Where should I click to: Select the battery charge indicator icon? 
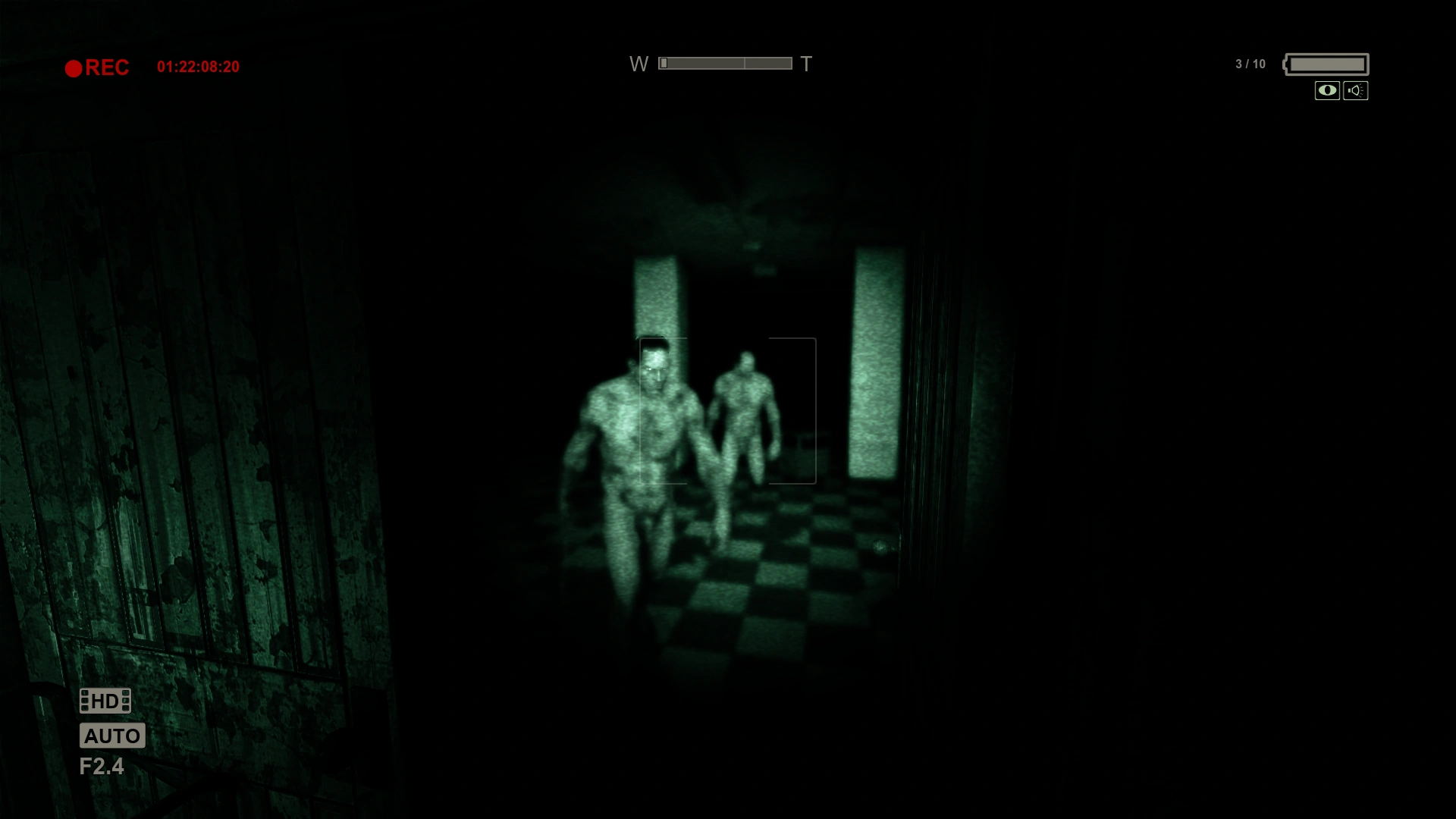coord(1326,64)
